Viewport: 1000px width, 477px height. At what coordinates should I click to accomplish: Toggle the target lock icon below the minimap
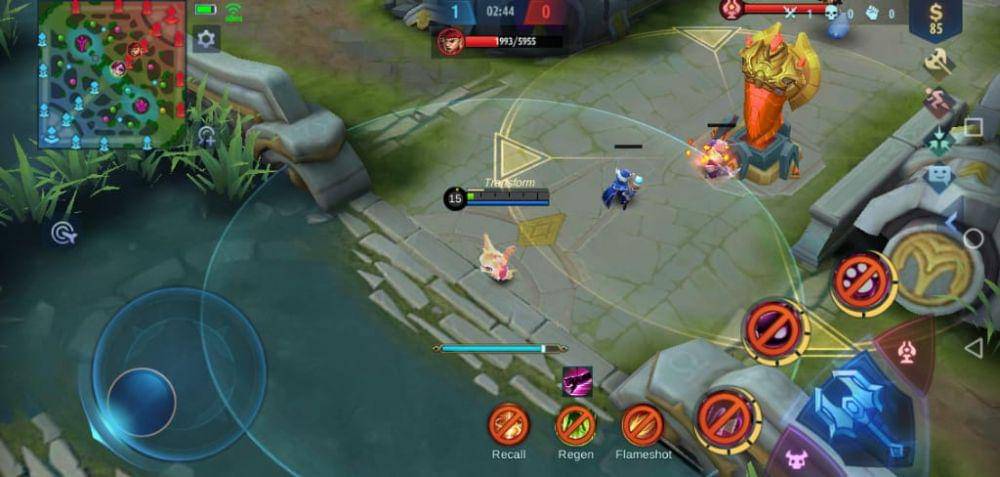[x=64, y=234]
